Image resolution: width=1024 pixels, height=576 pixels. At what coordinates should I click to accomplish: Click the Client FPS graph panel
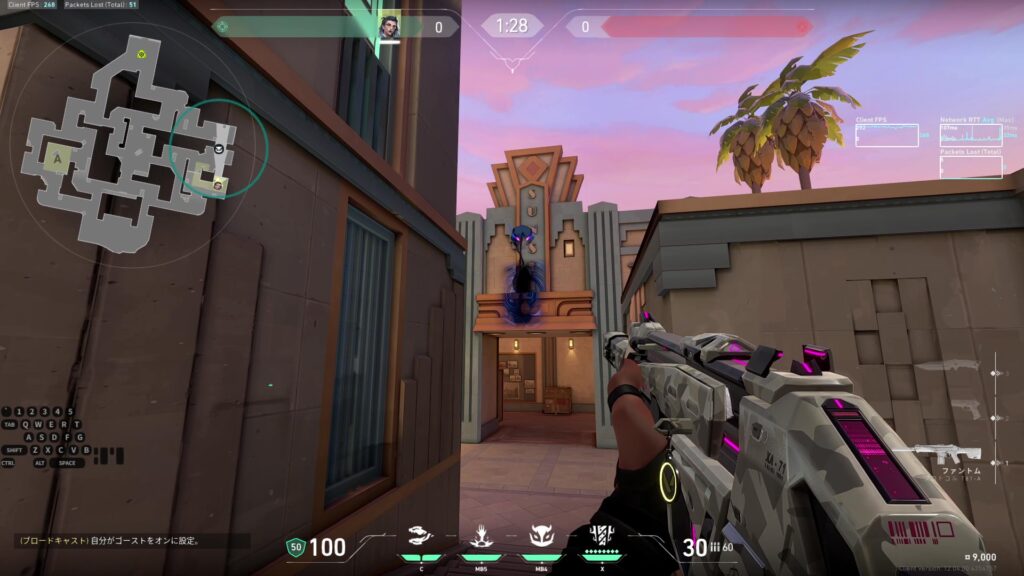click(887, 135)
